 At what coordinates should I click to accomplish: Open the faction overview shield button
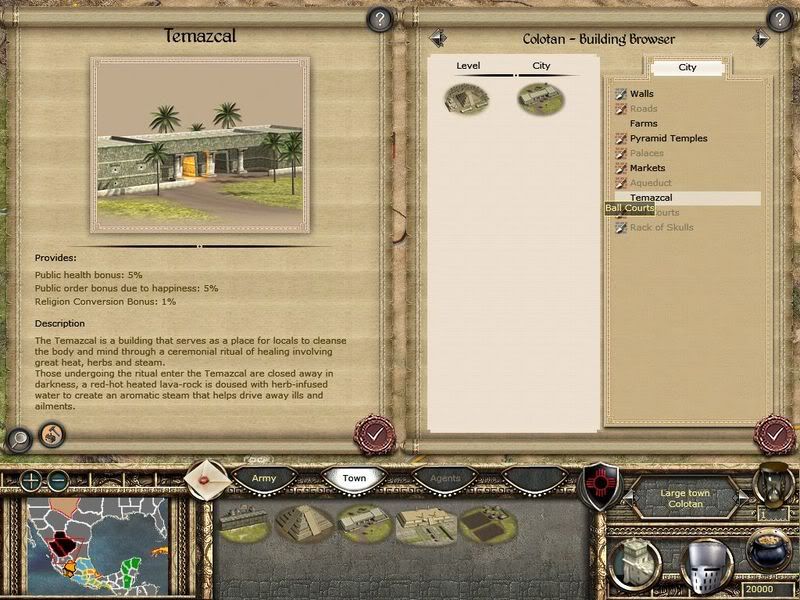(598, 481)
